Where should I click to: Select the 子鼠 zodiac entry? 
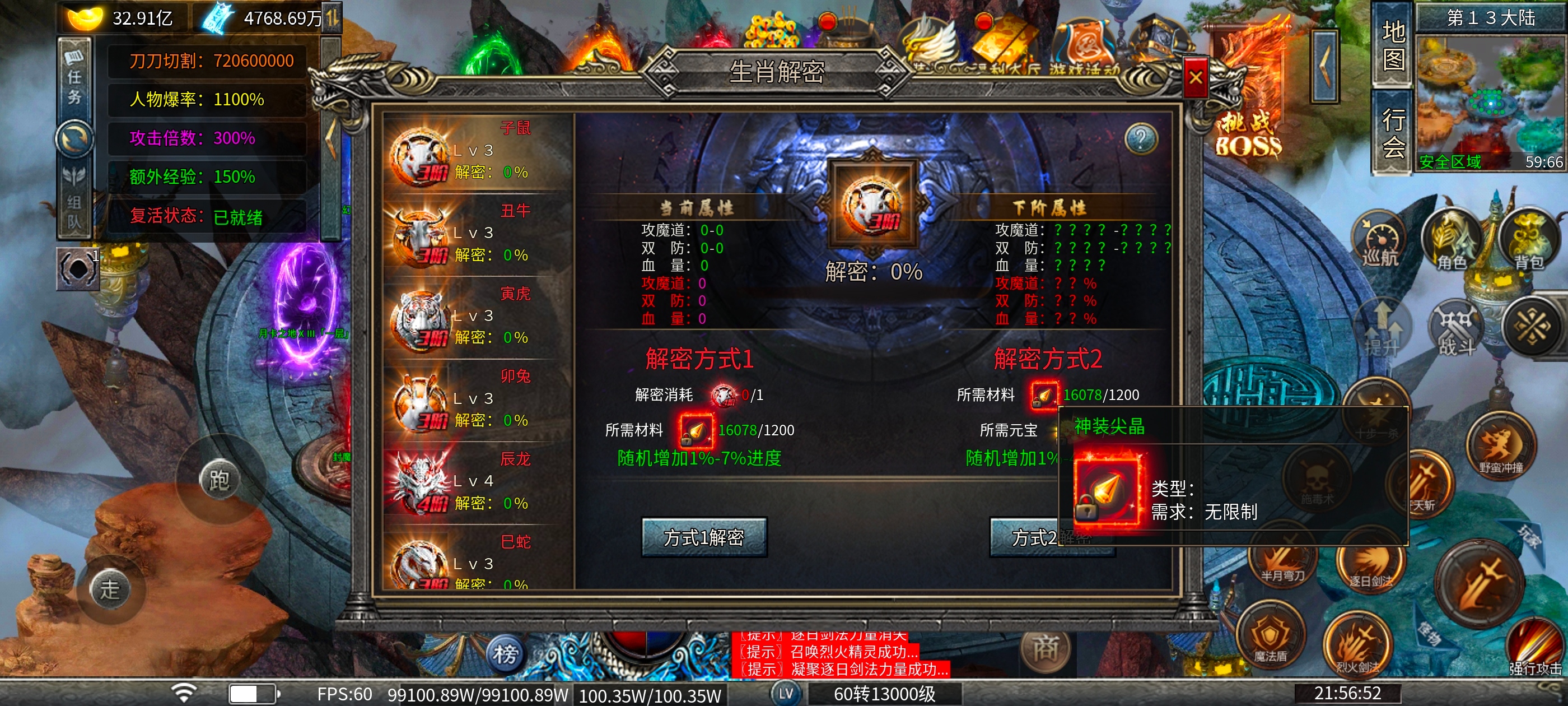[477, 152]
